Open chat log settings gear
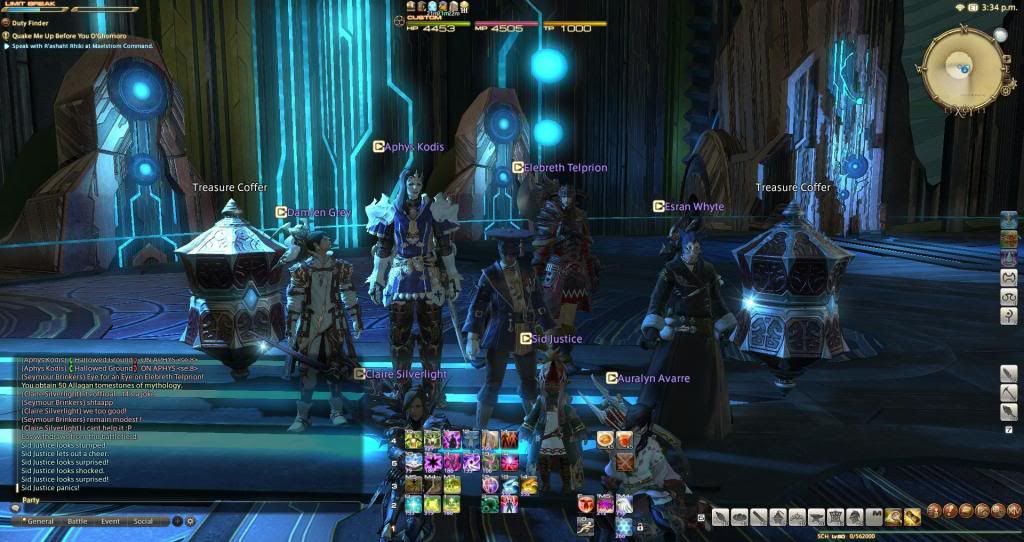1024x542 pixels. tap(190, 521)
